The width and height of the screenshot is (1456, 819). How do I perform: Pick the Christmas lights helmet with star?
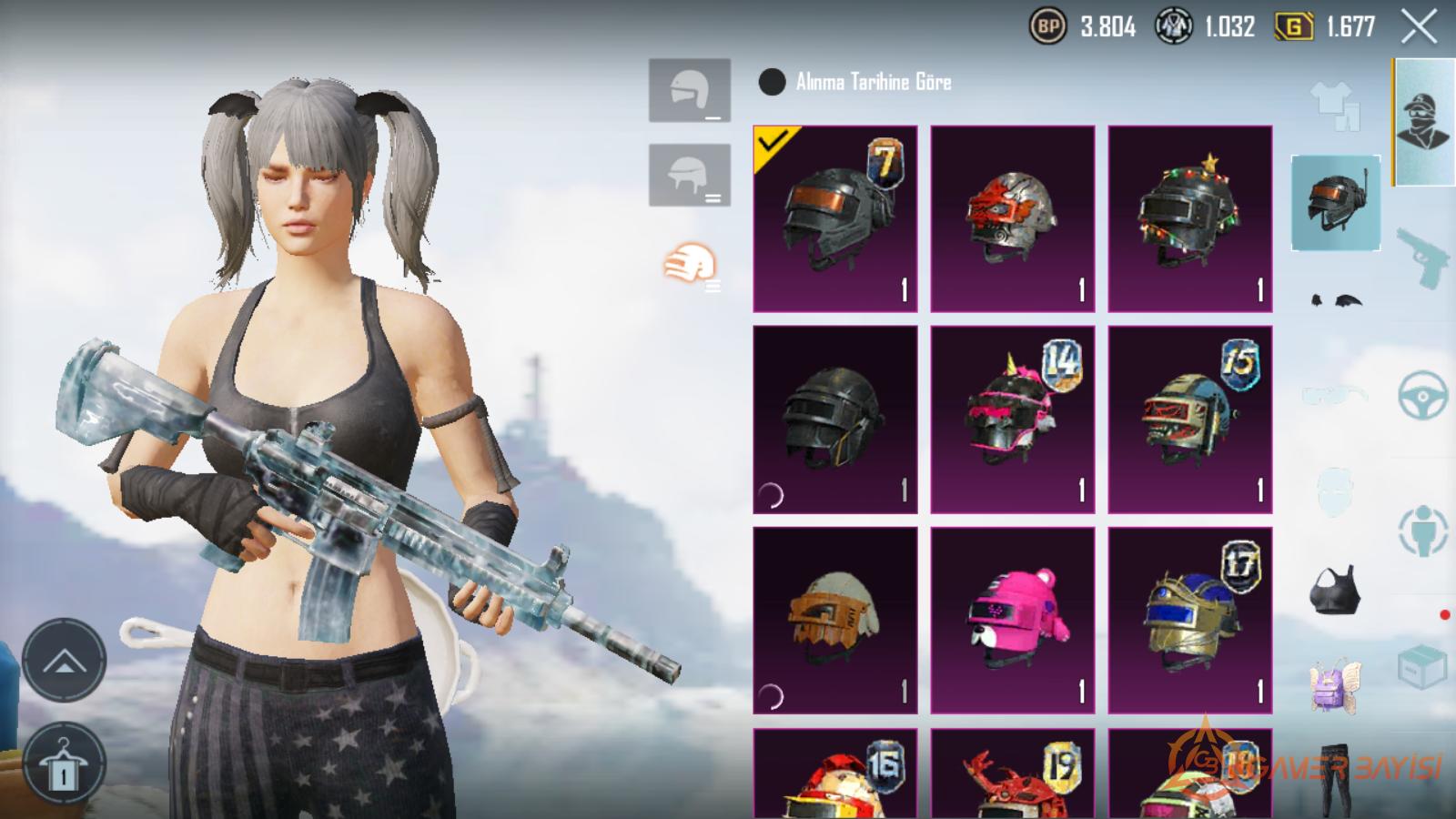tap(1189, 219)
